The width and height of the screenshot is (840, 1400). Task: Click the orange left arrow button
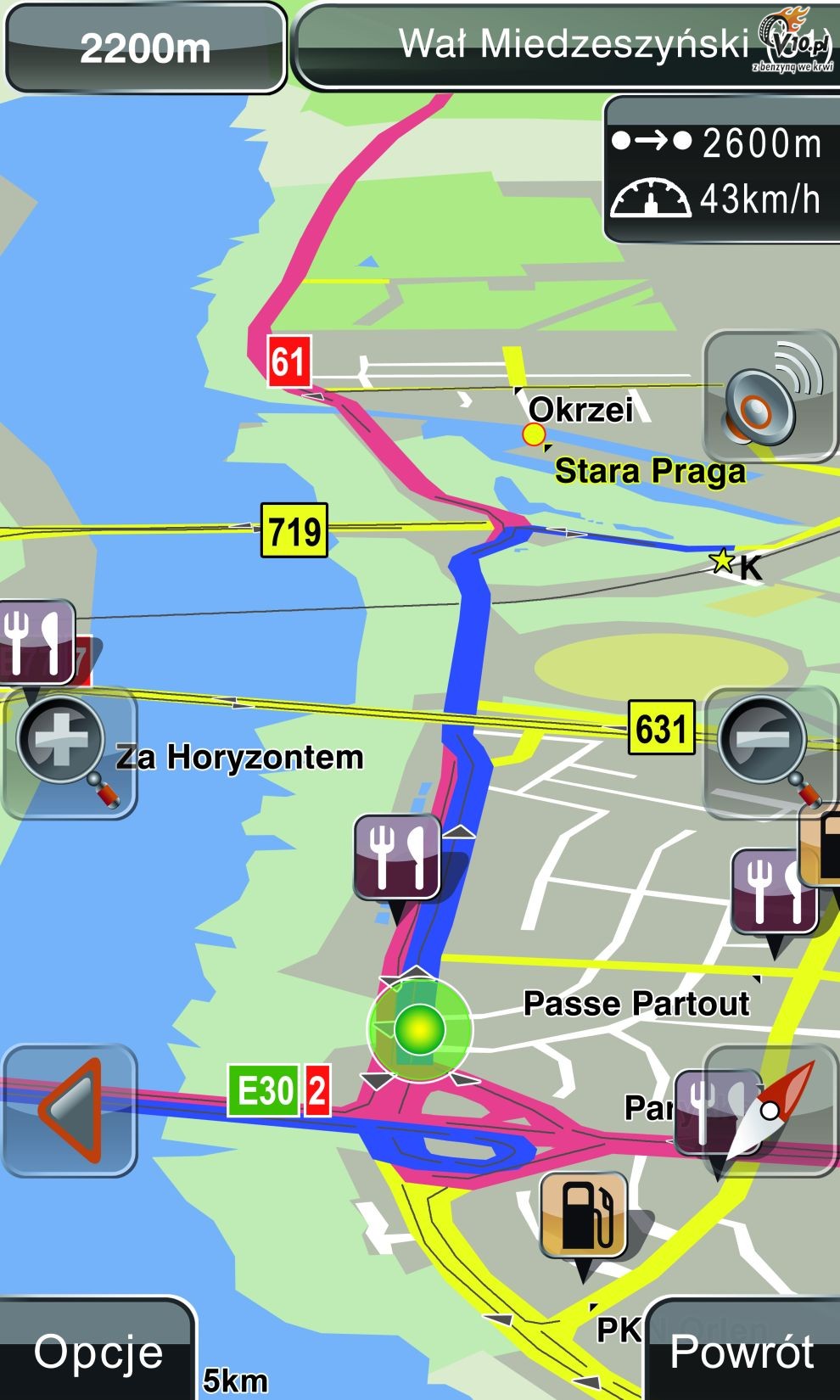[70, 1110]
